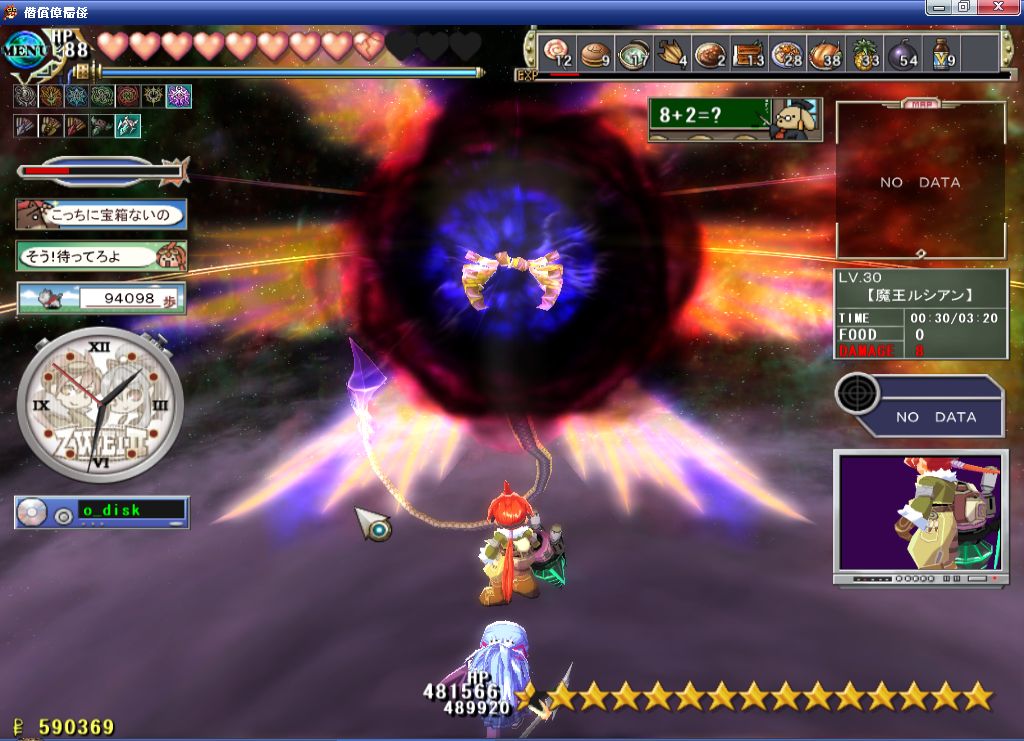Select the highlighted teal claw weapon icon

click(128, 126)
